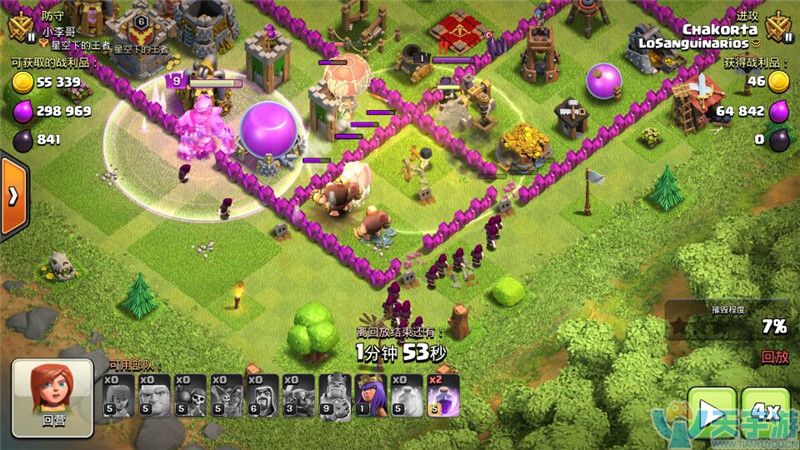Screen dimensions: 800x450
Task: Choose the Giant troop slot
Action: pyautogui.click(x=154, y=396)
